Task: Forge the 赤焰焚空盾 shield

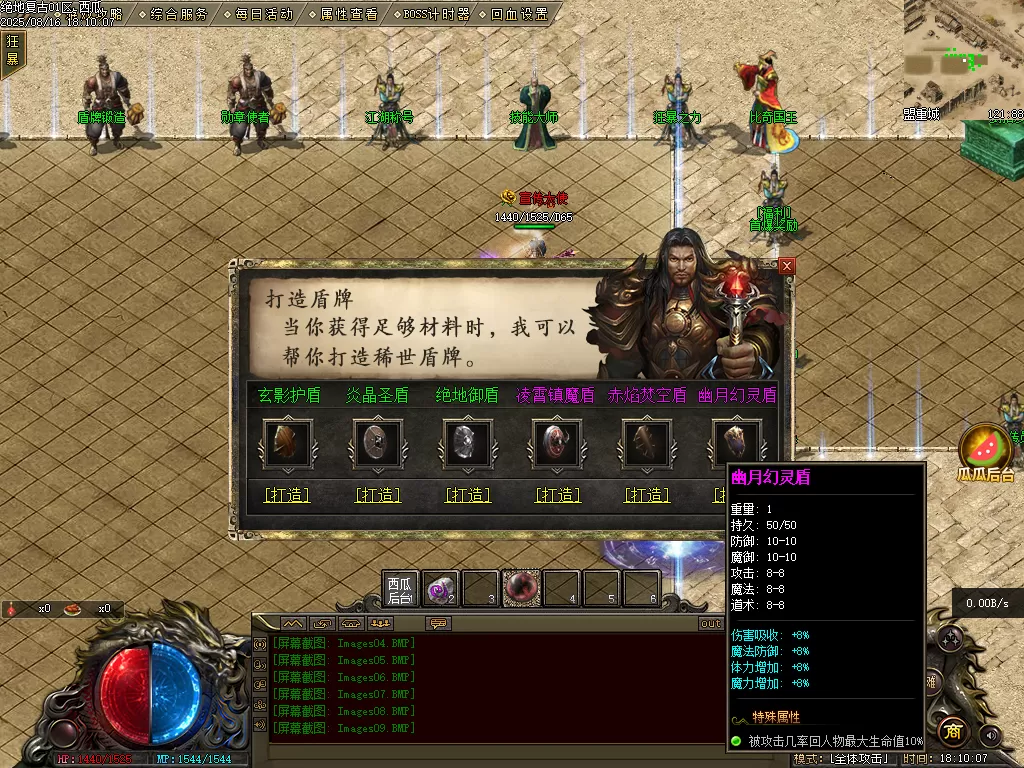Action: click(x=647, y=495)
